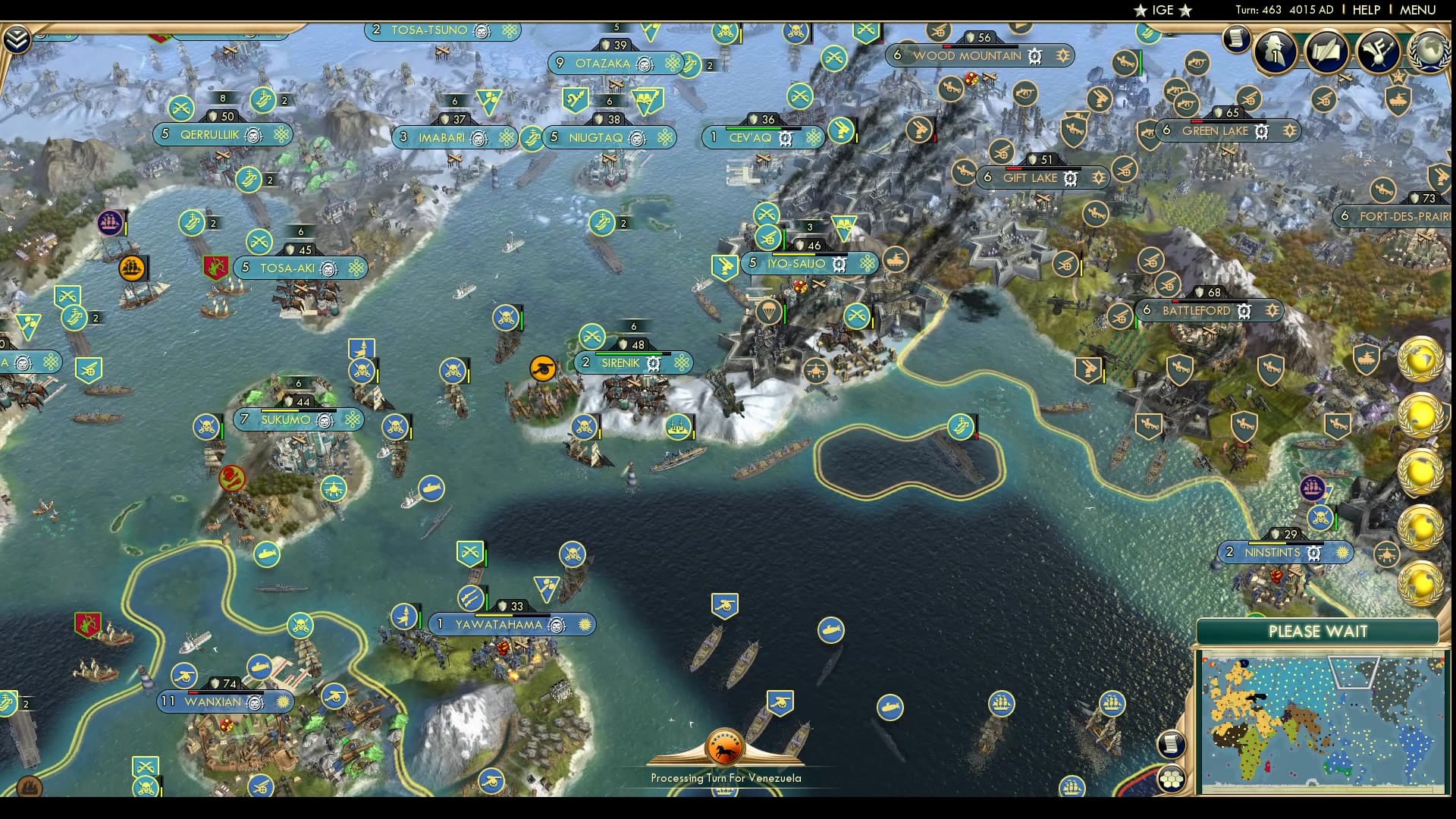
Task: Select the paratrooper unit flag near Iyo-Saijo
Action: (x=769, y=312)
